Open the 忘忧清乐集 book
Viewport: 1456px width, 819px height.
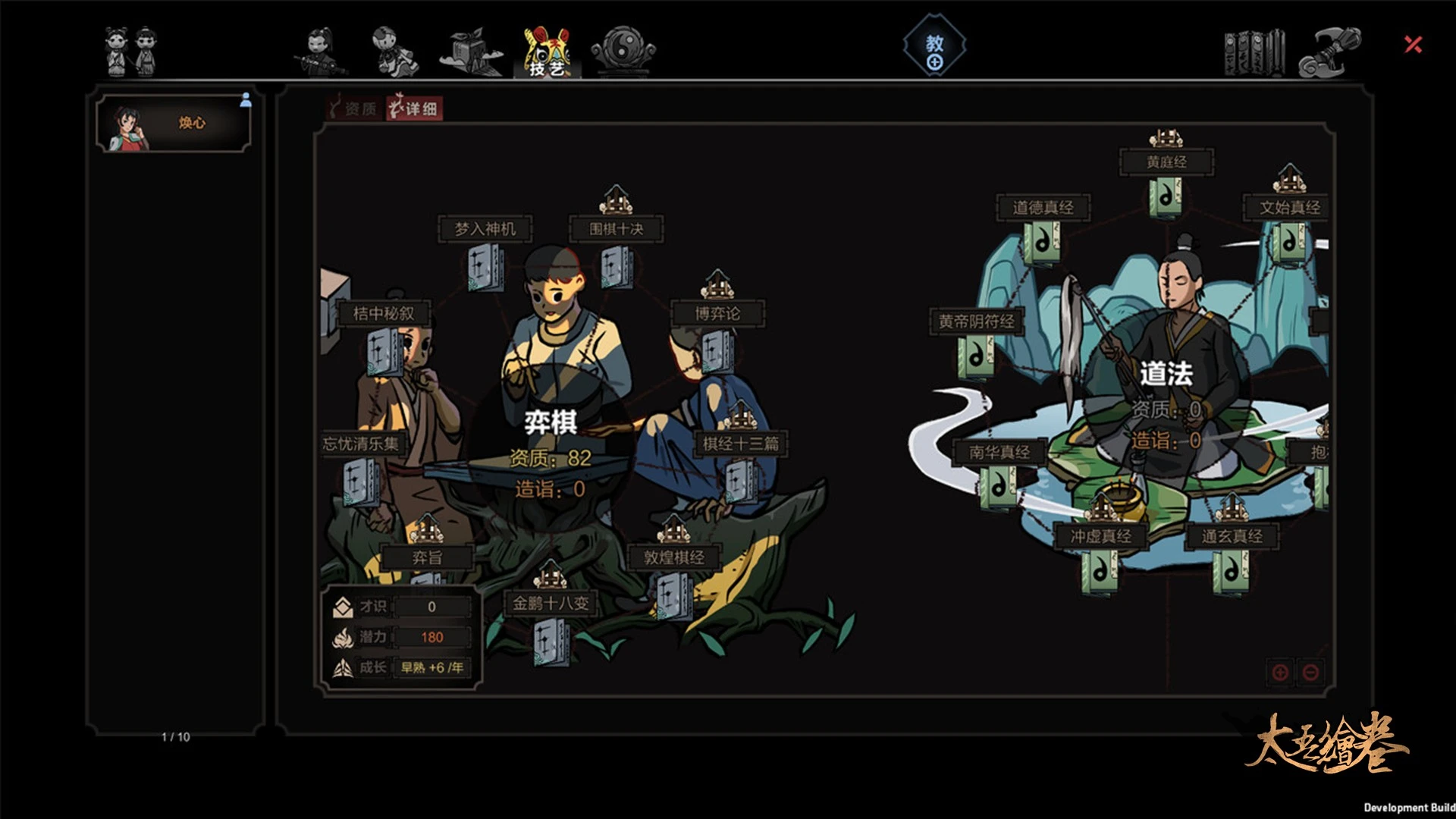360,482
